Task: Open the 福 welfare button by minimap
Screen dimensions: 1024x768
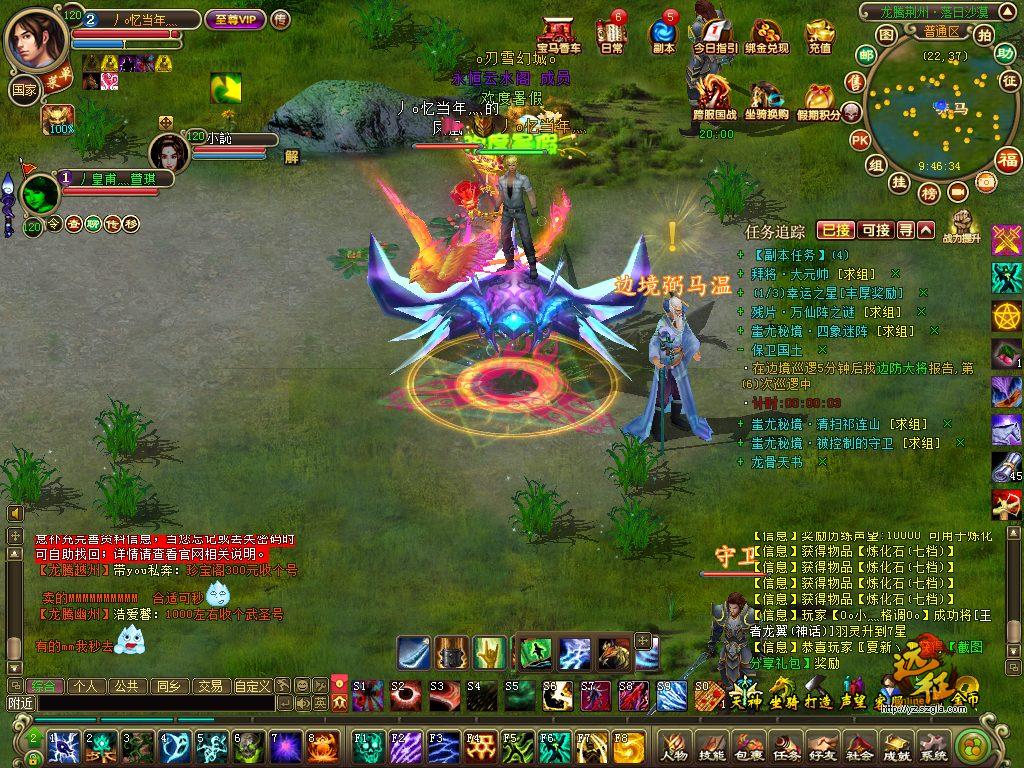Action: pyautogui.click(x=1007, y=159)
